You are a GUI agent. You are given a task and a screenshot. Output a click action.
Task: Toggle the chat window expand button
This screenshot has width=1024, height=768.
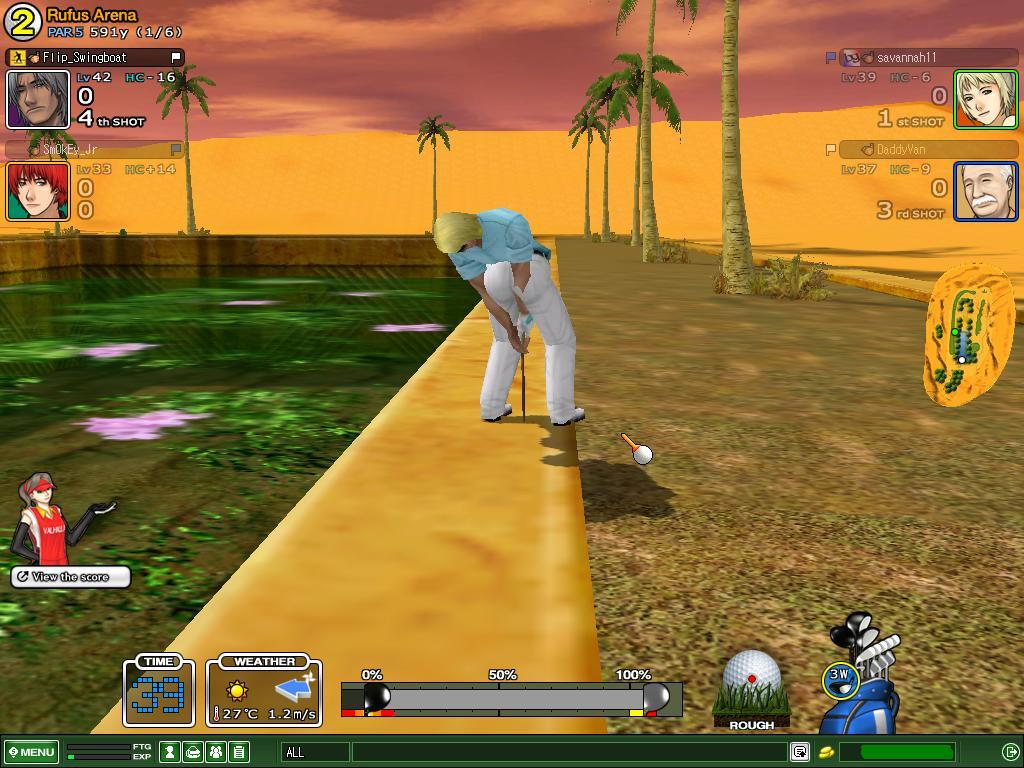click(x=799, y=752)
